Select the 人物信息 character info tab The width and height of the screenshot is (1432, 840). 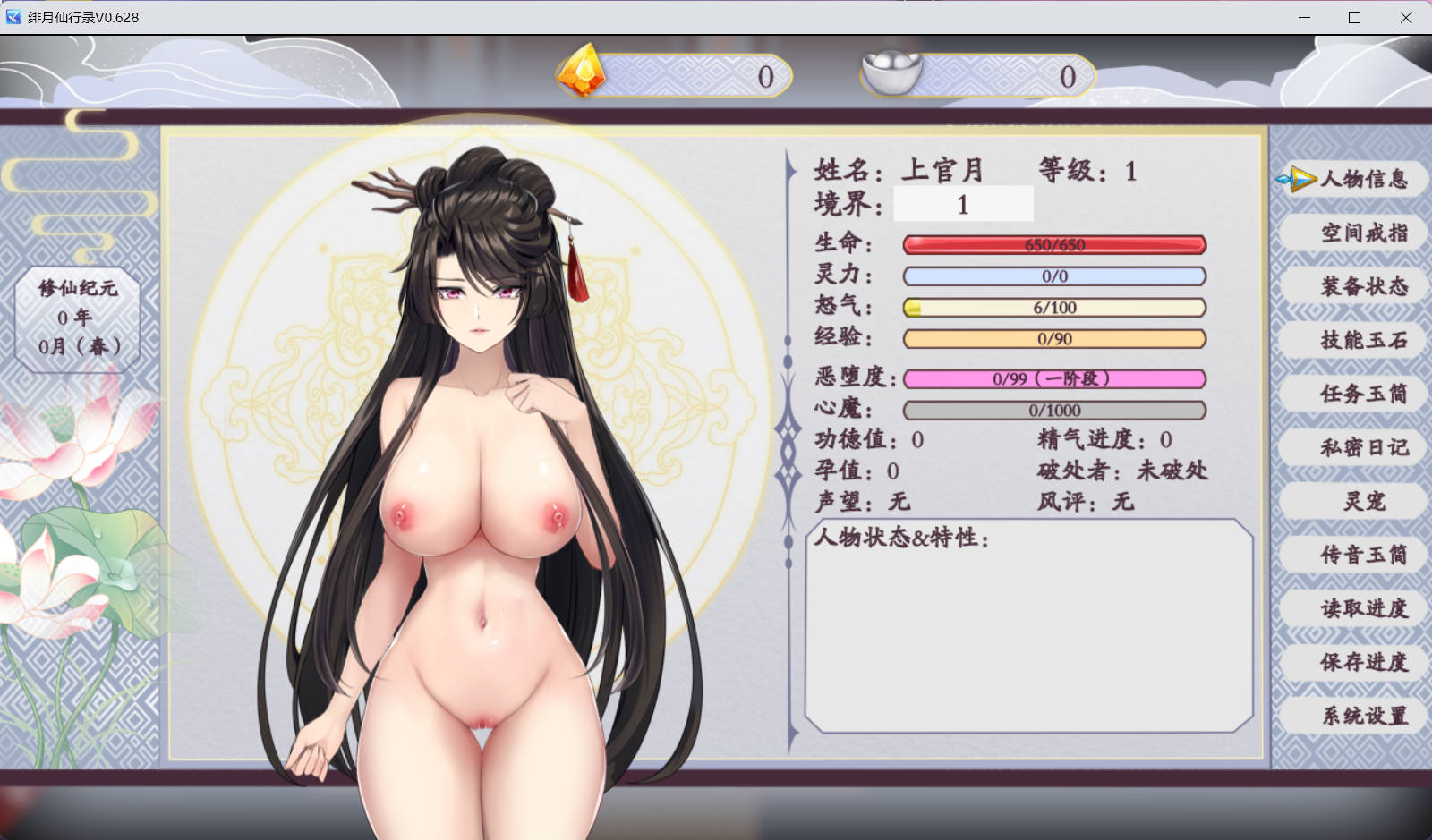coord(1360,180)
